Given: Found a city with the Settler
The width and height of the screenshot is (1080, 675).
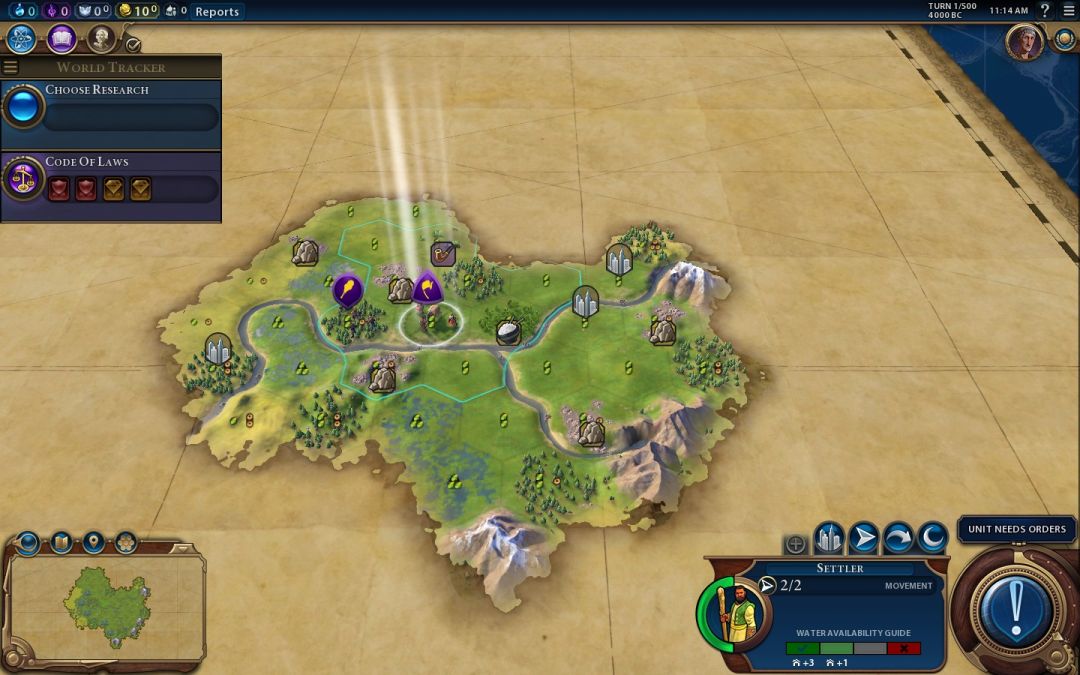Looking at the screenshot, I should (829, 539).
